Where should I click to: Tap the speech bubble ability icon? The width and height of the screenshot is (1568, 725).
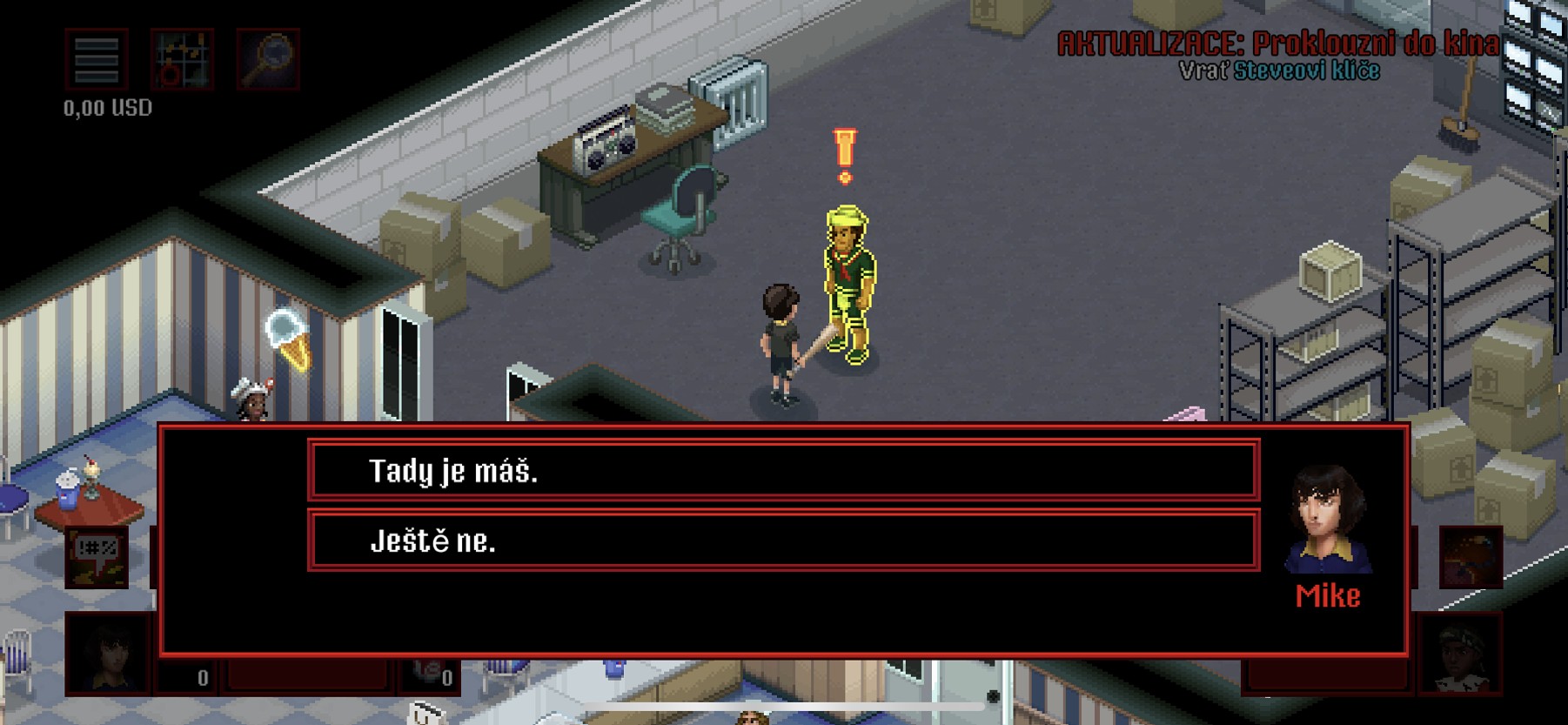[97, 557]
